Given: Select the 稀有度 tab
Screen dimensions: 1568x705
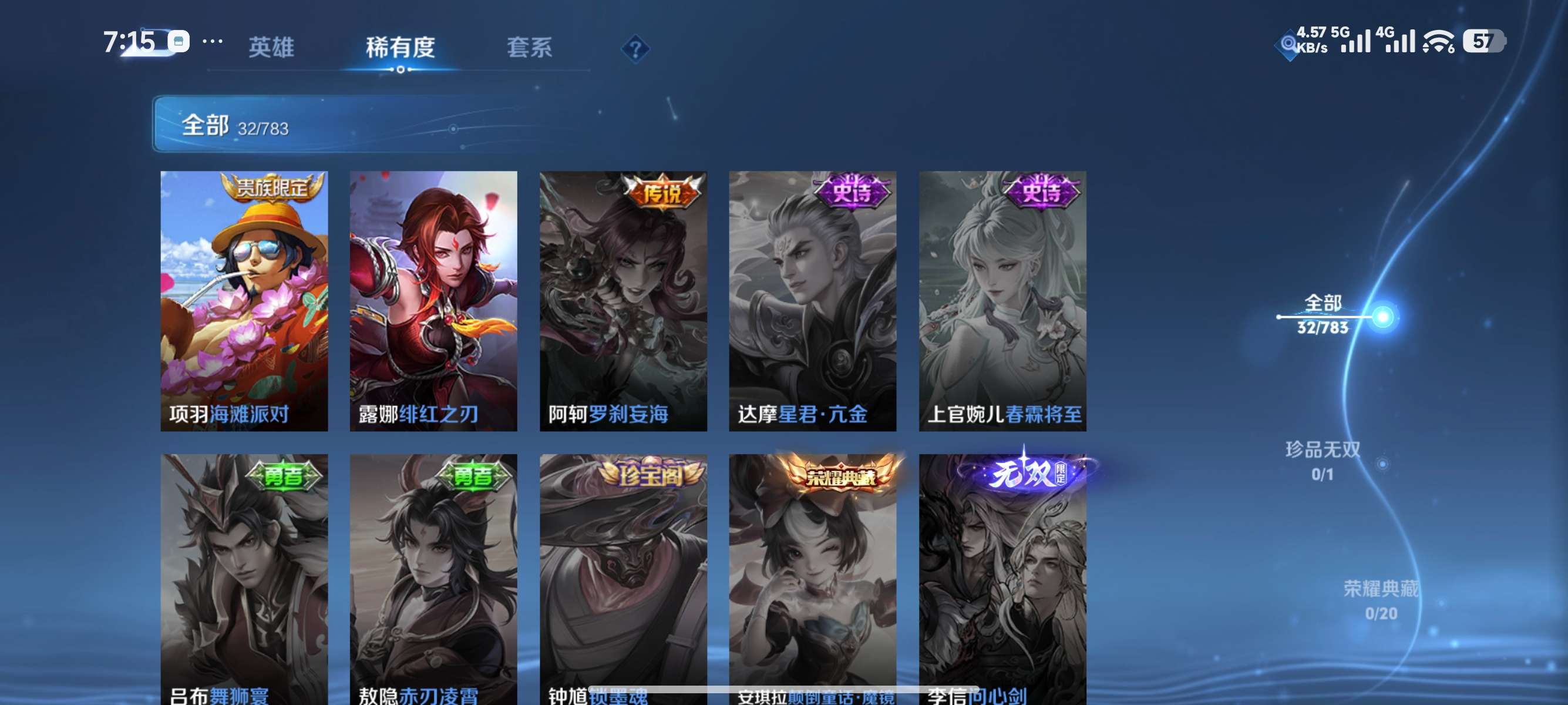Looking at the screenshot, I should [402, 48].
